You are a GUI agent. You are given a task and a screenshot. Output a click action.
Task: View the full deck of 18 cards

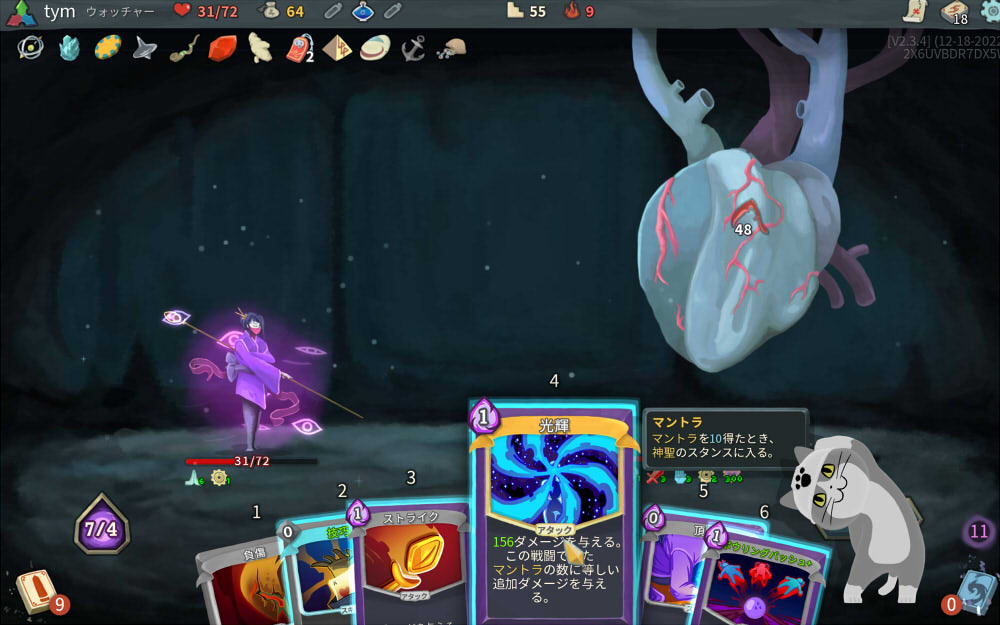click(x=954, y=12)
